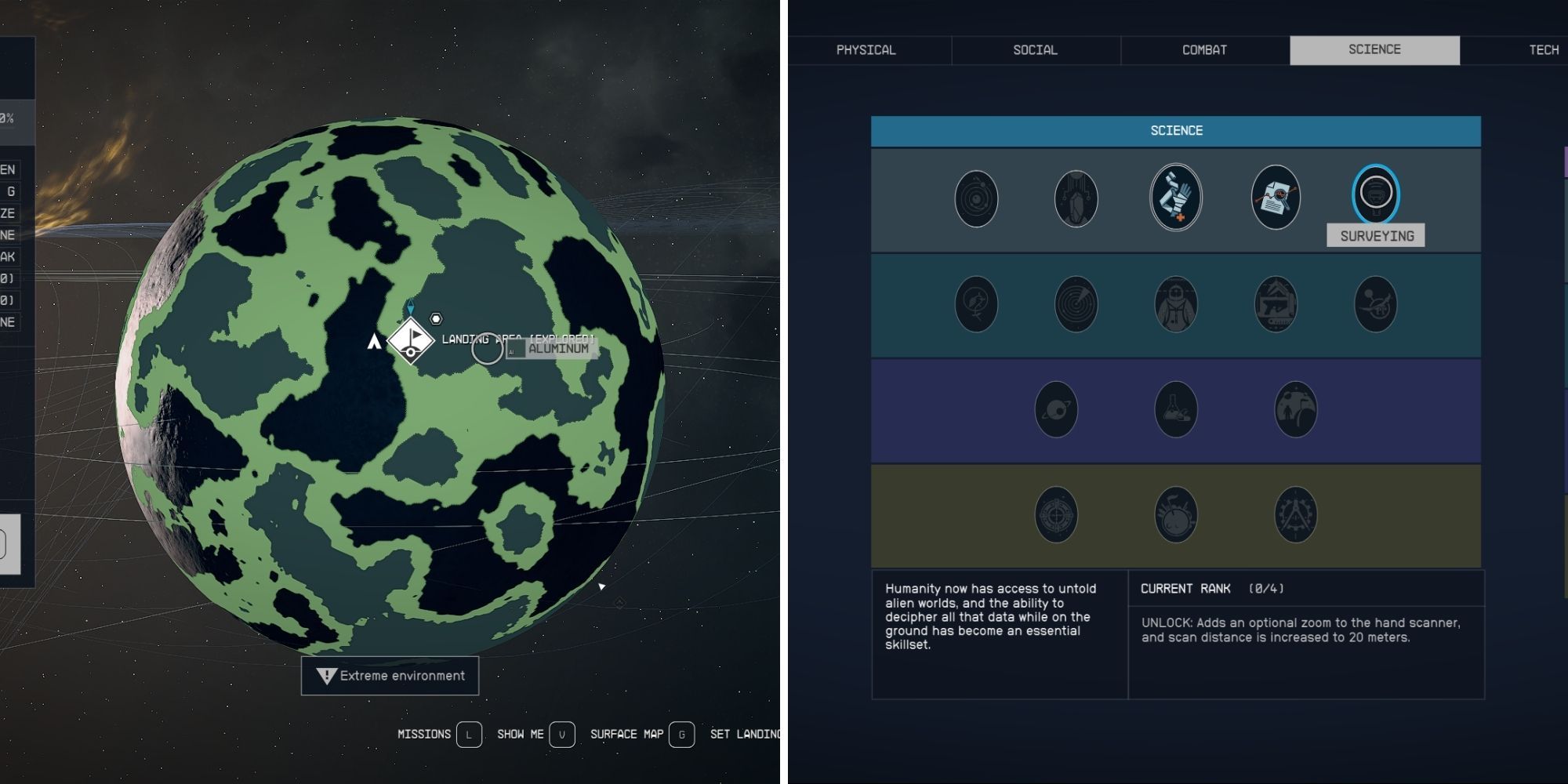Open the Medicine skill in the Science tree
Screen dimensions: 1568x784
[x=1176, y=198]
